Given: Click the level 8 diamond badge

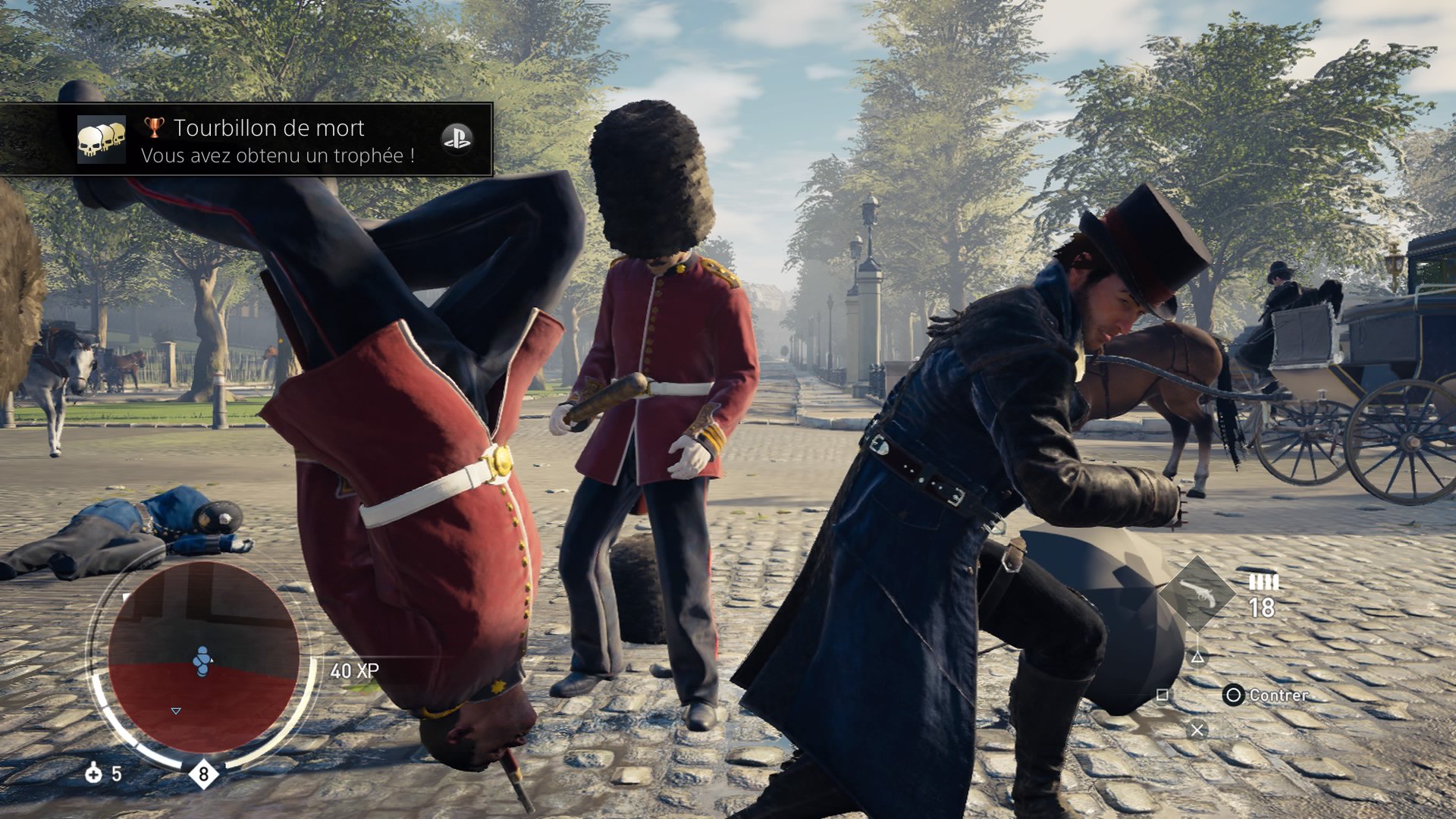Looking at the screenshot, I should point(202,775).
